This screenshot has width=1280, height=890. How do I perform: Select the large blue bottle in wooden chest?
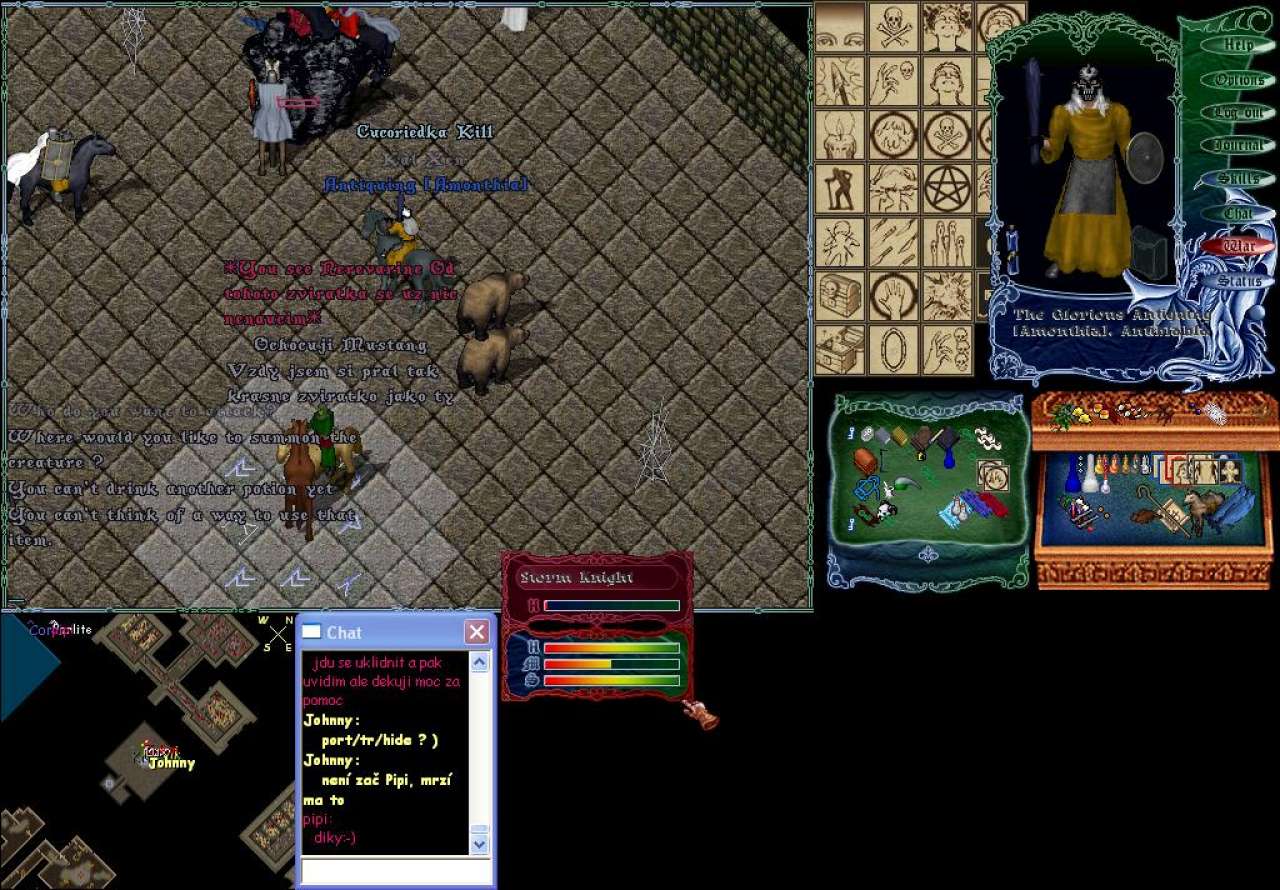tap(1071, 474)
